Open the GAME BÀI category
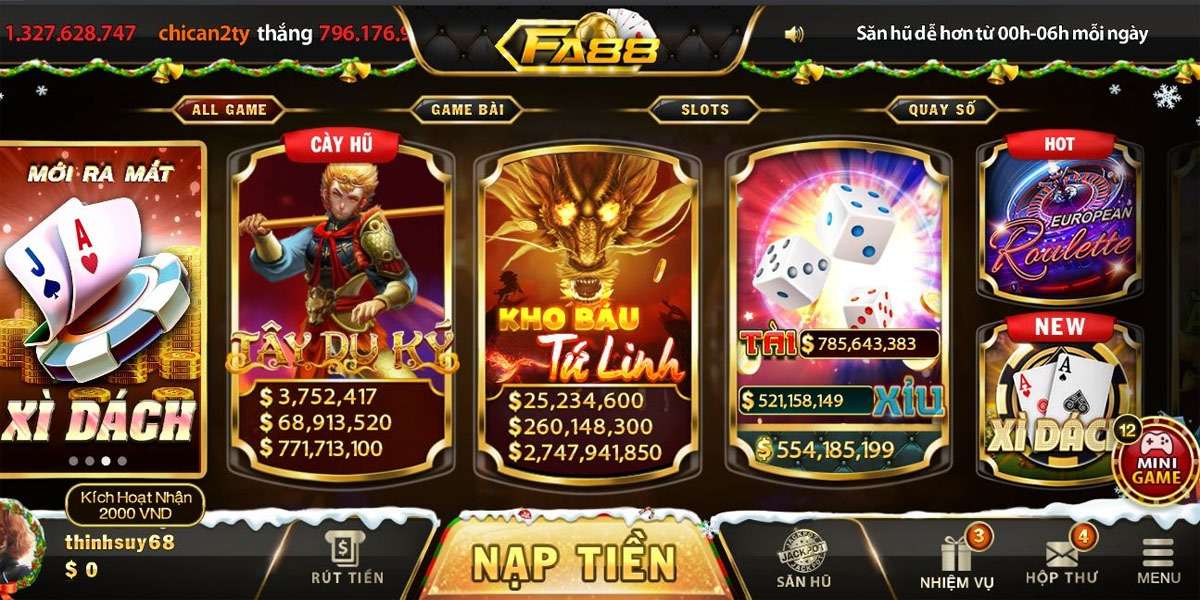Screen dimensions: 1200x600 (x=467, y=110)
